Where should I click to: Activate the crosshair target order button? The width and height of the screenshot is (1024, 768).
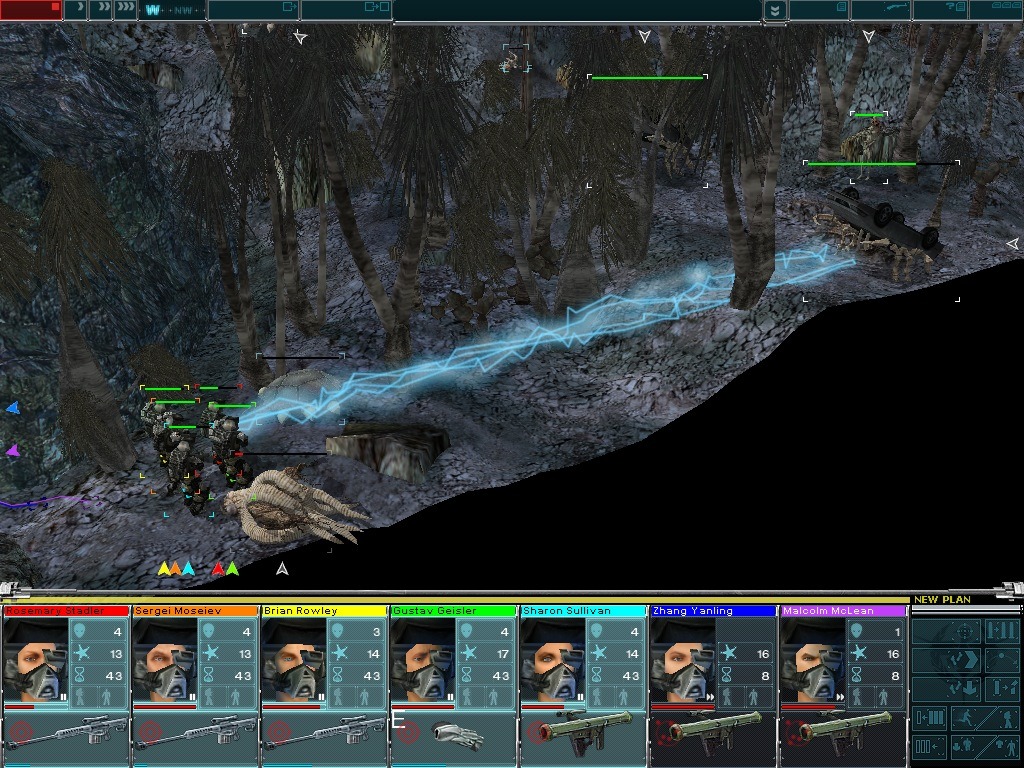(964, 631)
